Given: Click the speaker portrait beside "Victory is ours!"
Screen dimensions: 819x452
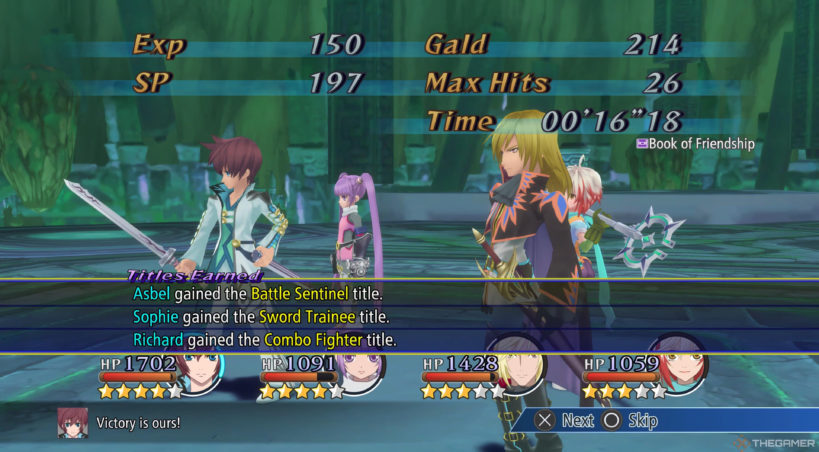Looking at the screenshot, I should click(x=71, y=421).
